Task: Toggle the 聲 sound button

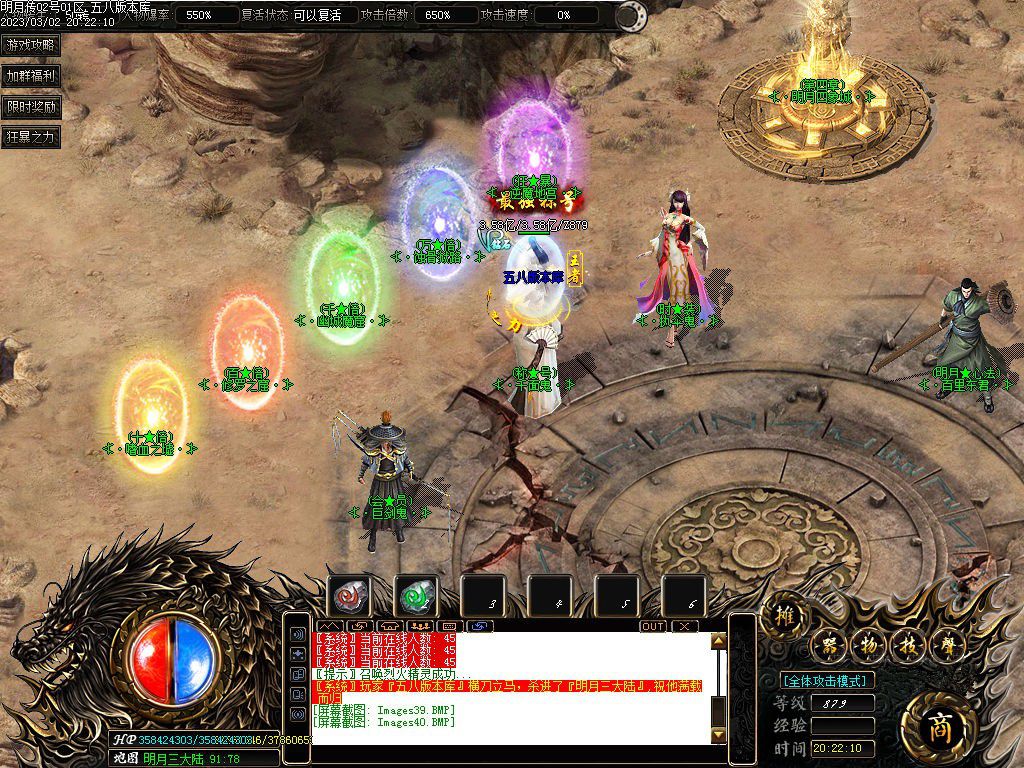Action: (946, 645)
